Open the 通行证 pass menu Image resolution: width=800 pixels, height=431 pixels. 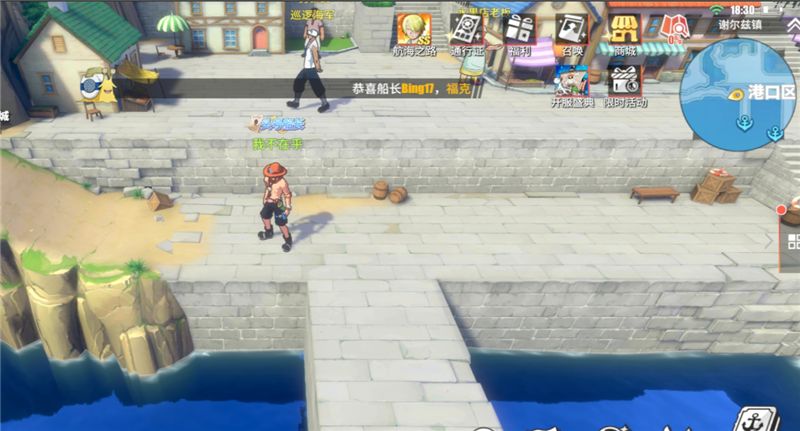(x=467, y=31)
